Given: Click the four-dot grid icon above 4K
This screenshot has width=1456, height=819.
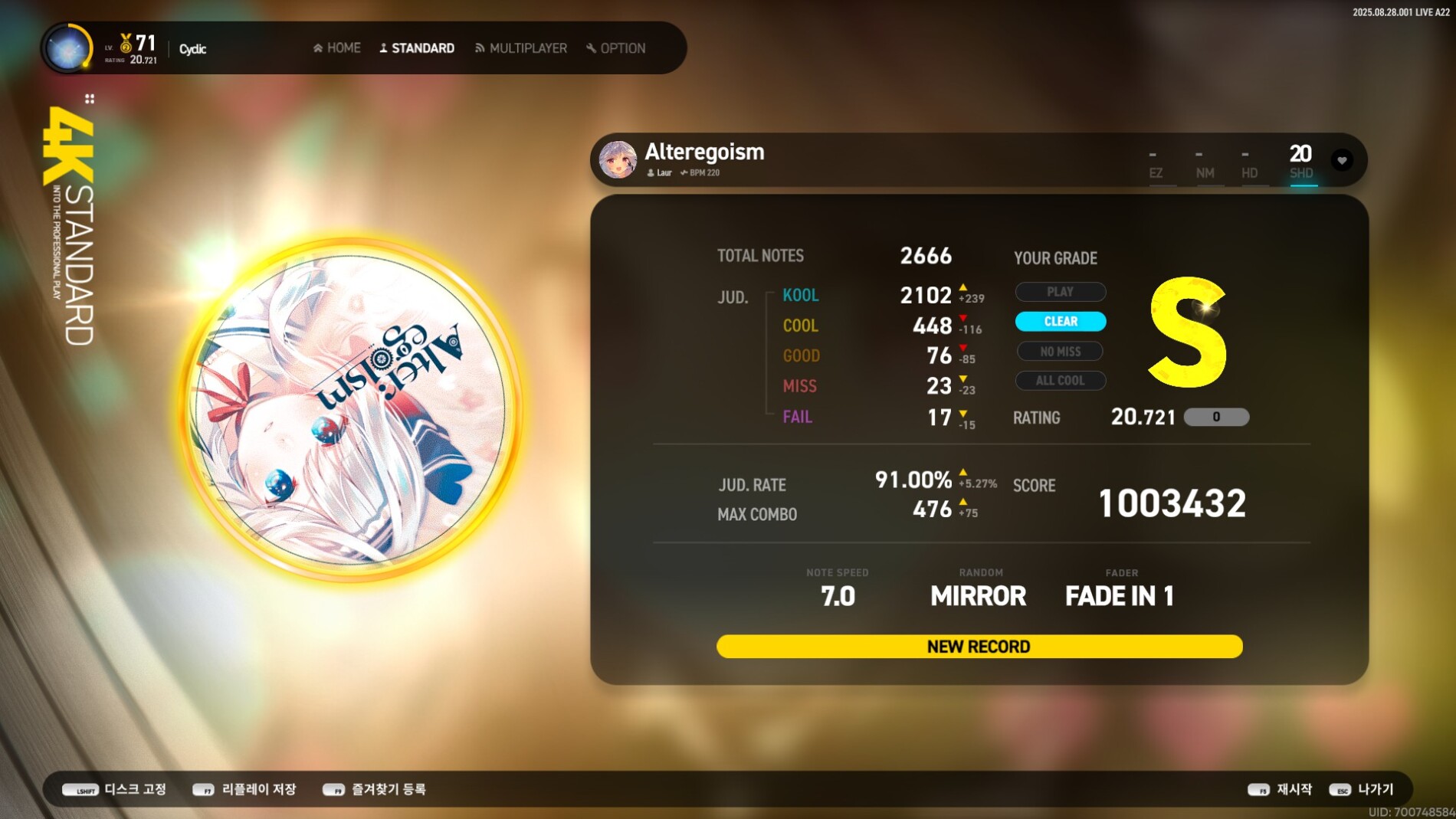Looking at the screenshot, I should click(90, 99).
